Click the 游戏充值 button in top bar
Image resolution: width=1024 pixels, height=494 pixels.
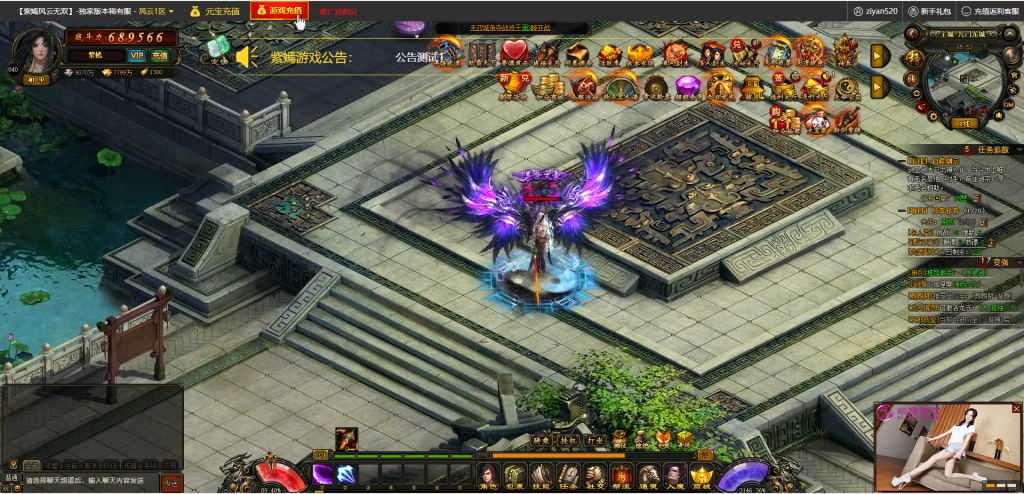(279, 10)
